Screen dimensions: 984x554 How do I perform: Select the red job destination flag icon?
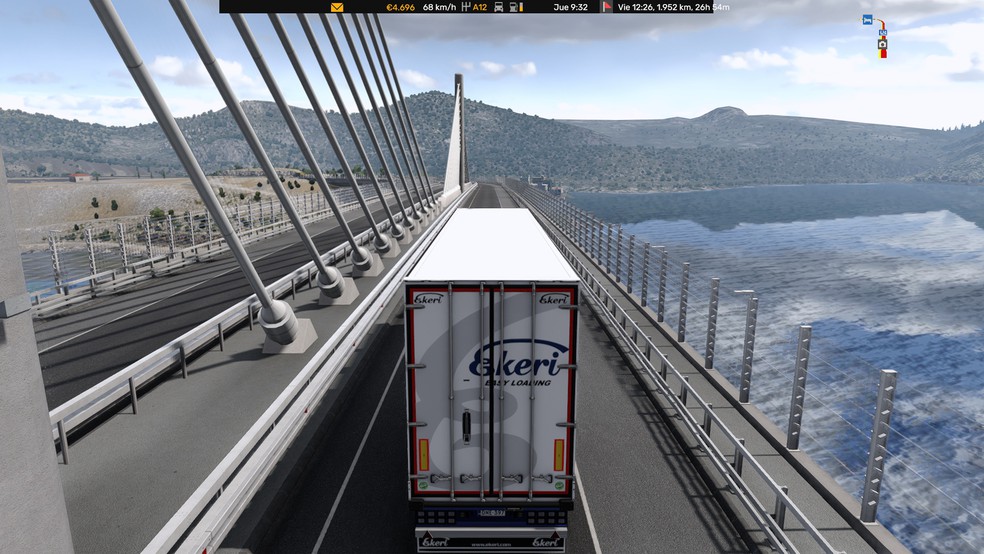607,7
